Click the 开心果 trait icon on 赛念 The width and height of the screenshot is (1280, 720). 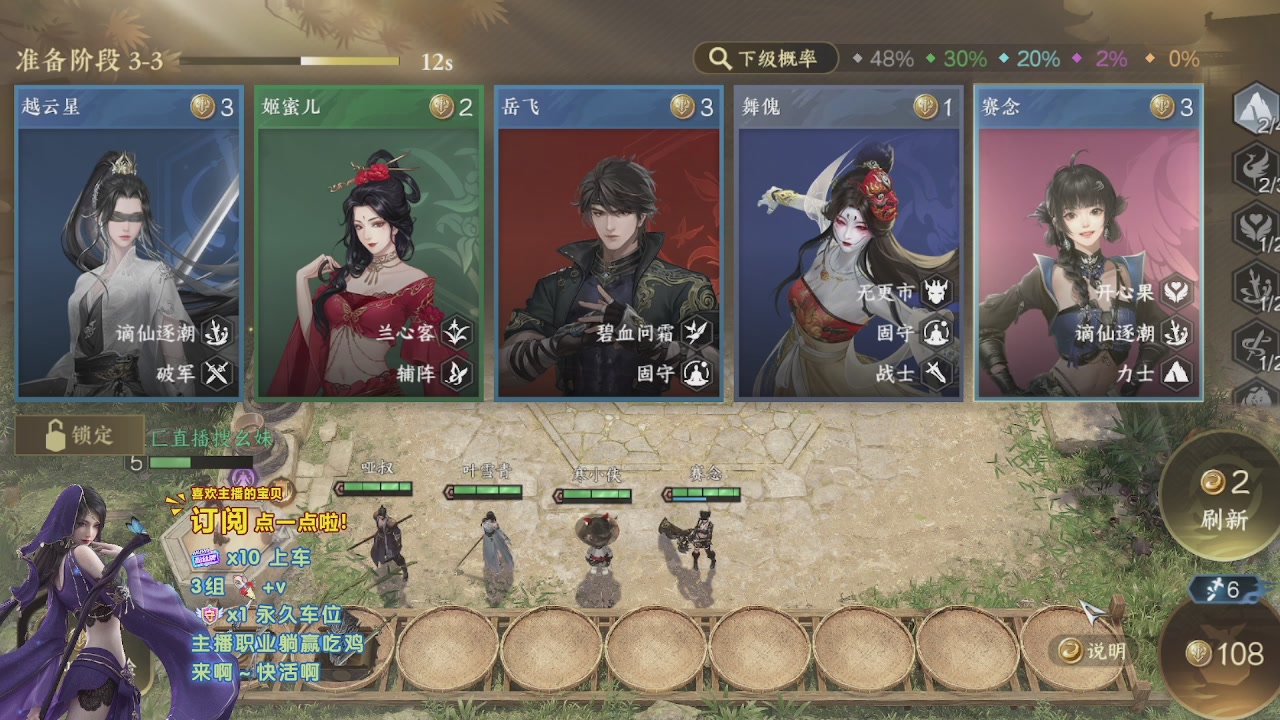tap(1177, 293)
